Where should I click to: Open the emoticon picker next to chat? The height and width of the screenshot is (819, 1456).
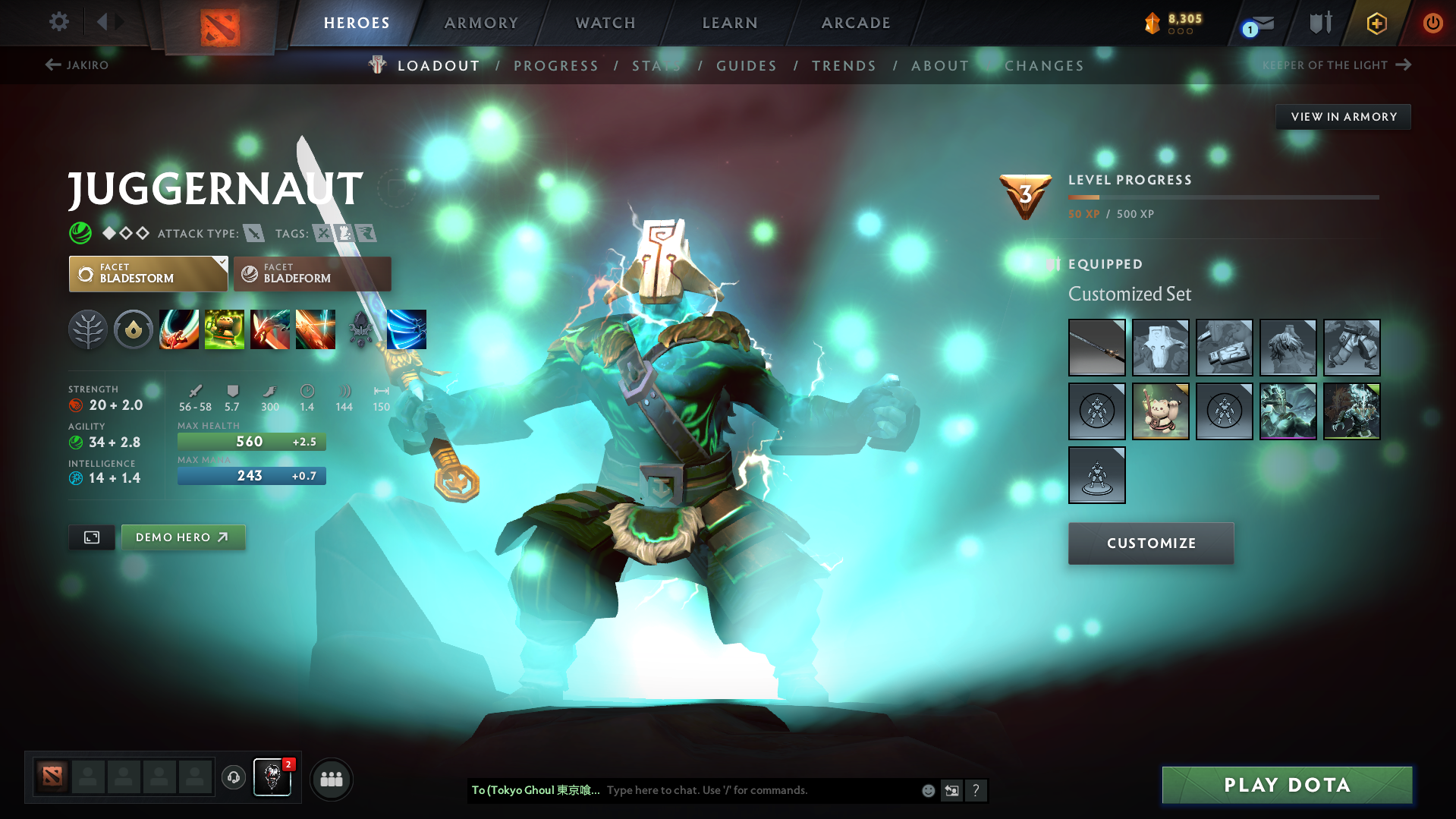tap(927, 790)
